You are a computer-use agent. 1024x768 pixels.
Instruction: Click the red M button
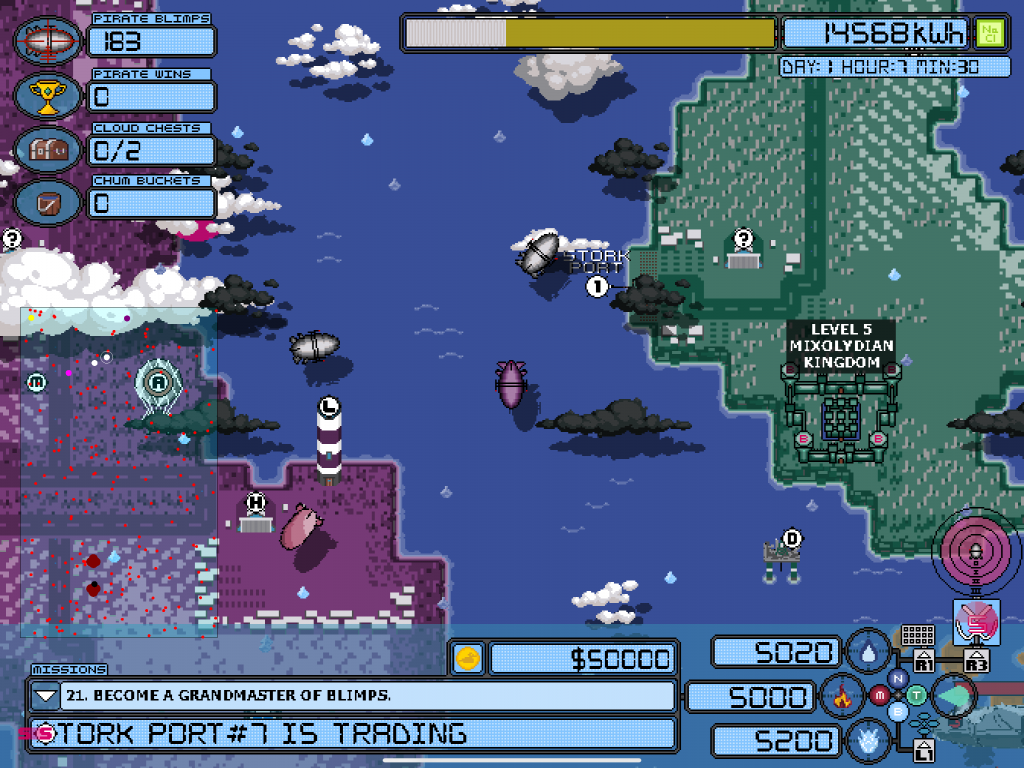coord(880,695)
